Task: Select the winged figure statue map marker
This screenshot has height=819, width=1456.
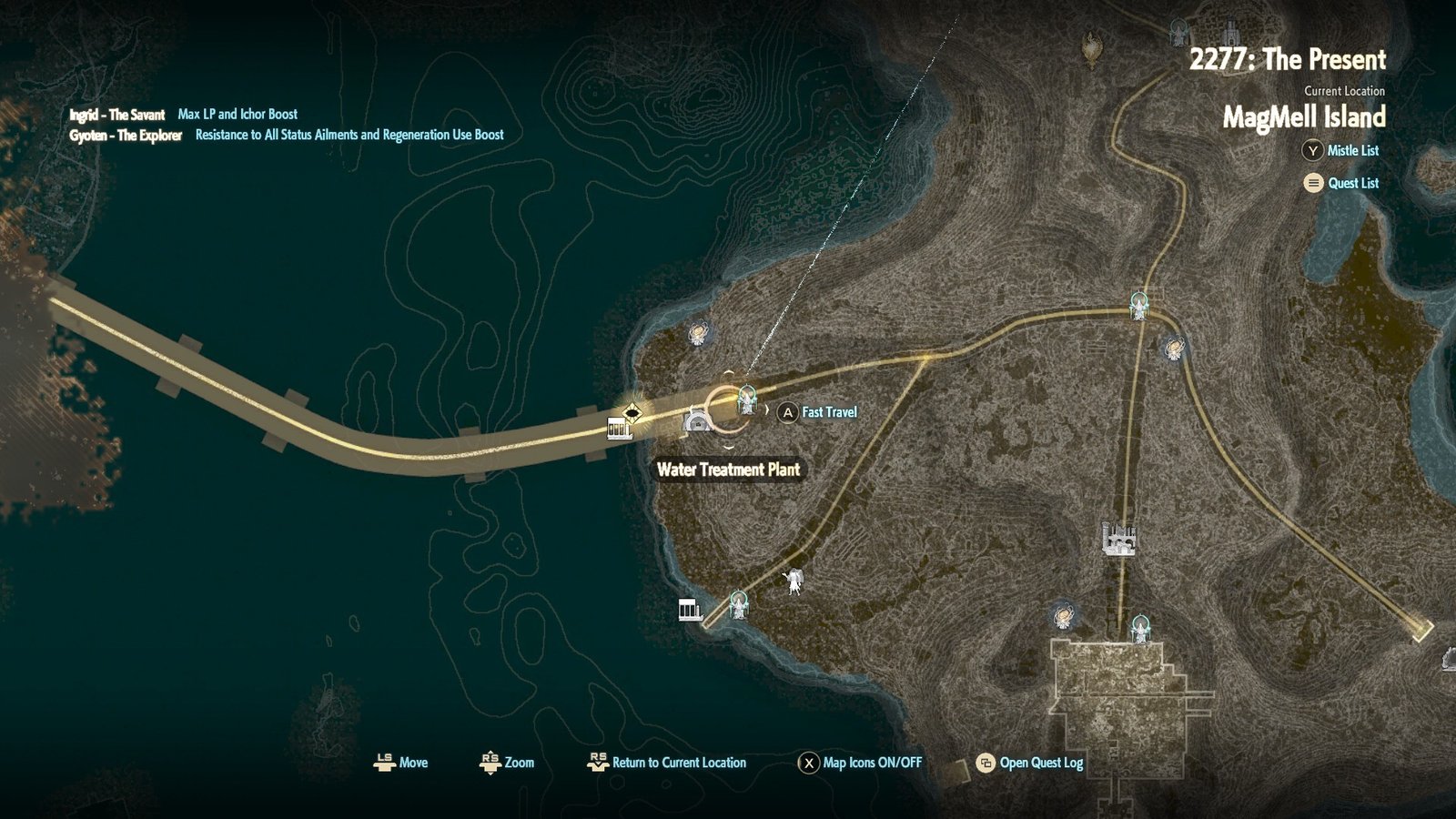Action: pos(794,581)
